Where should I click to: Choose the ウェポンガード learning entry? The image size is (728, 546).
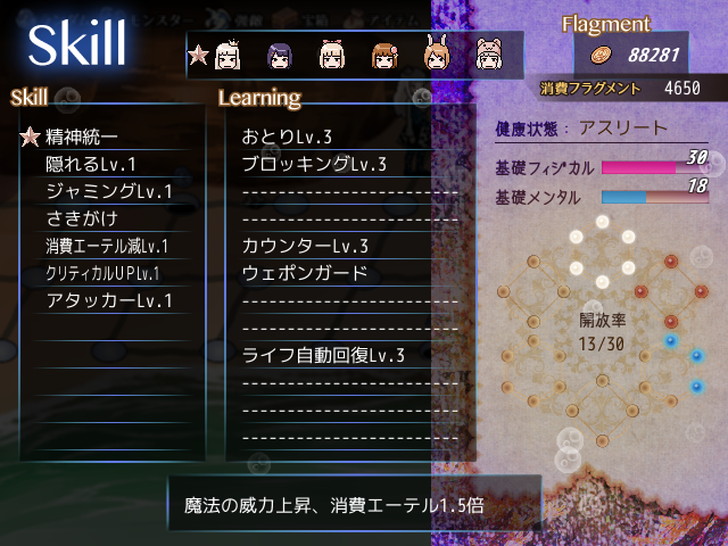(x=305, y=272)
